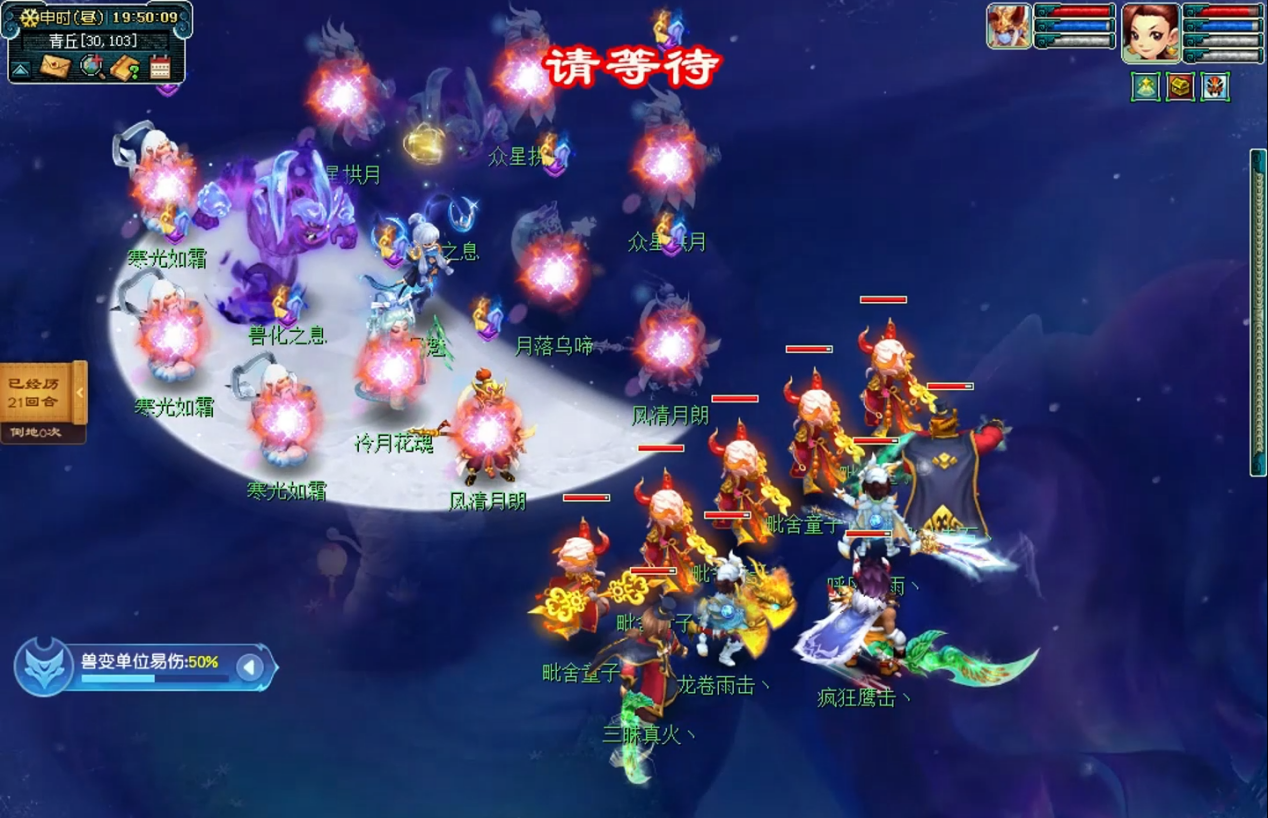1268x818 pixels.
Task: Select the female character portrait
Action: pos(1150,32)
